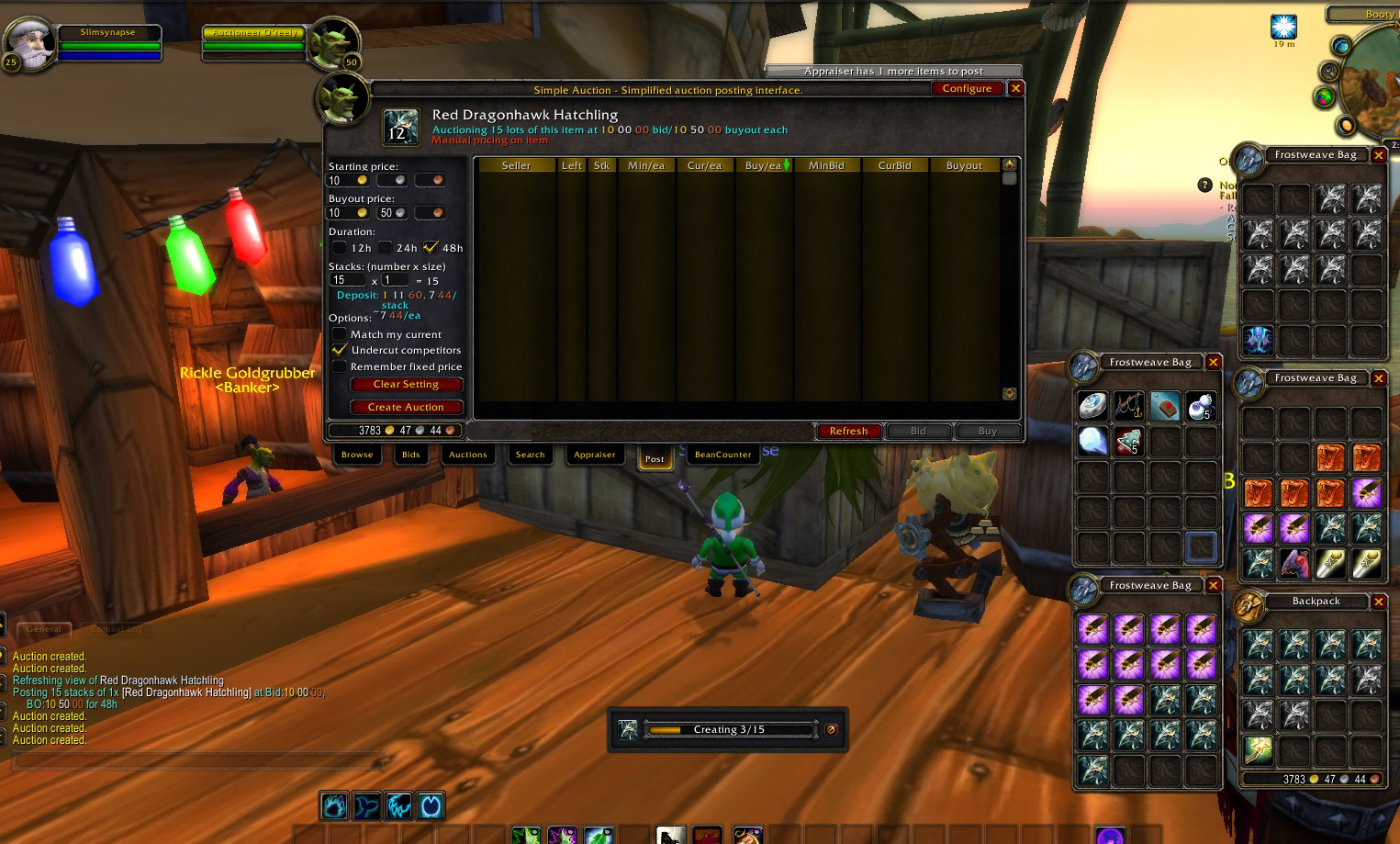Click the cancel icon beside the Creating progress bar
Viewport: 1400px width, 844px height.
(x=830, y=729)
